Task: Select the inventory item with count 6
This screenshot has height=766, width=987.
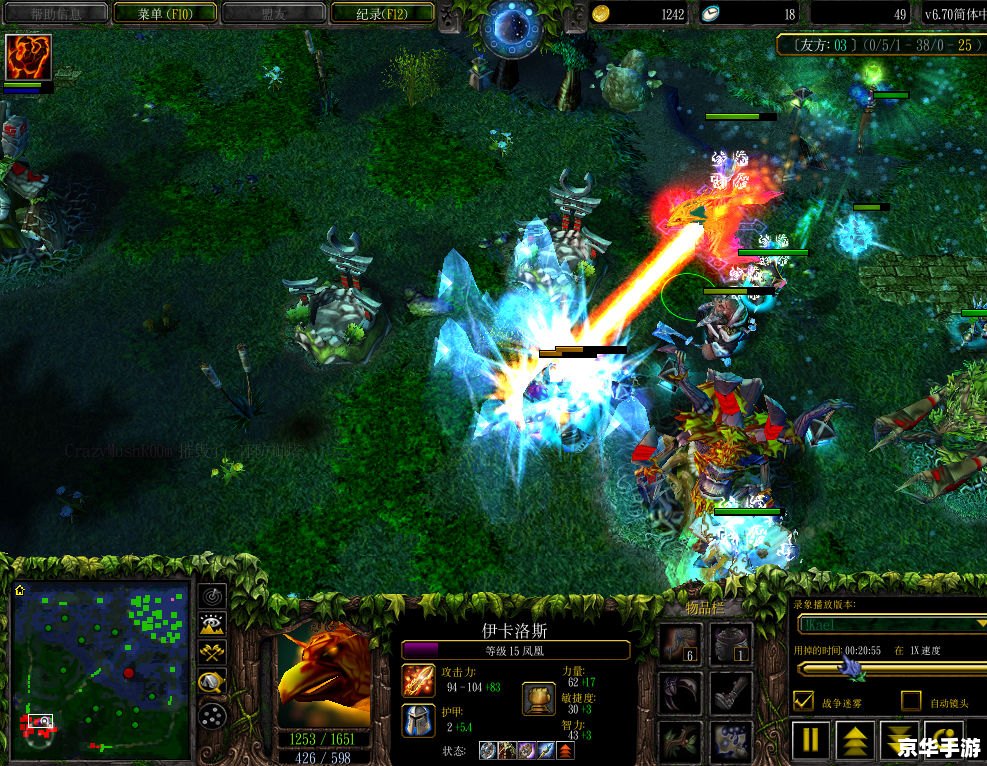Action: click(x=679, y=645)
